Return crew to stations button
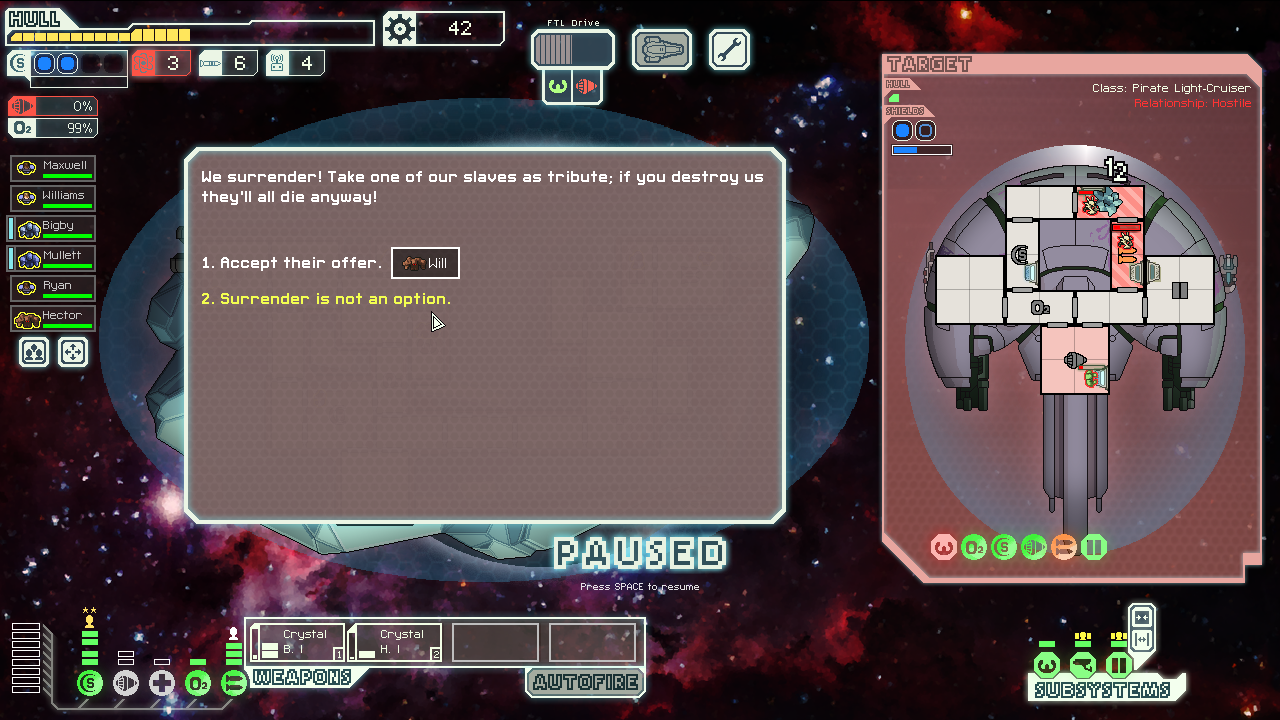1280x720 pixels. pos(73,352)
